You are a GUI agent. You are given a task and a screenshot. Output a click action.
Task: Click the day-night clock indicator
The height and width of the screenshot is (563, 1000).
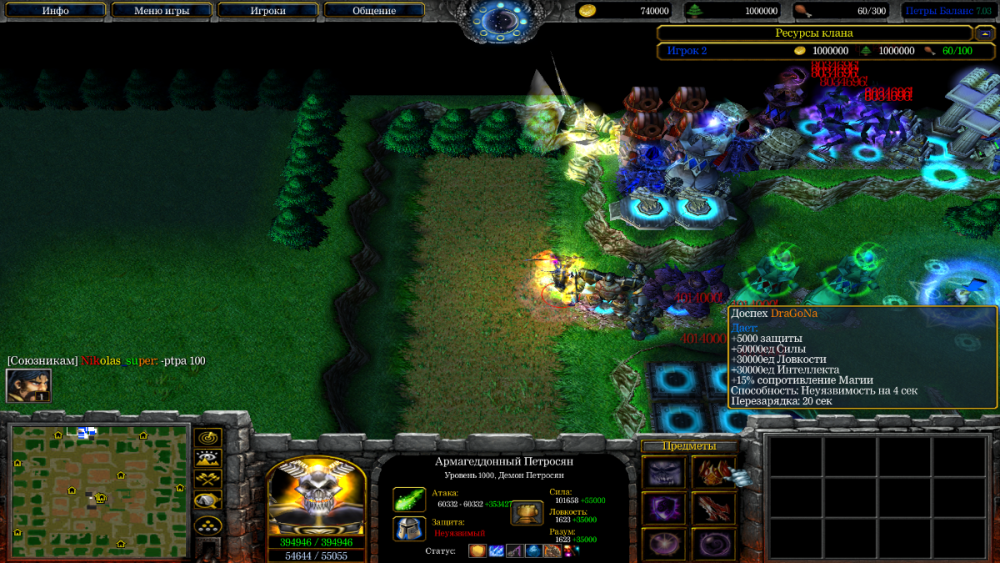tap(500, 19)
